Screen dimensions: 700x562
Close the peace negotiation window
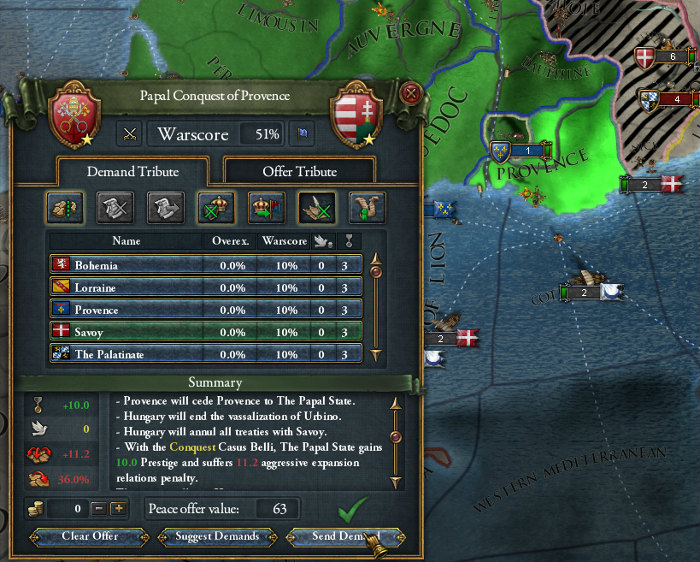click(410, 95)
